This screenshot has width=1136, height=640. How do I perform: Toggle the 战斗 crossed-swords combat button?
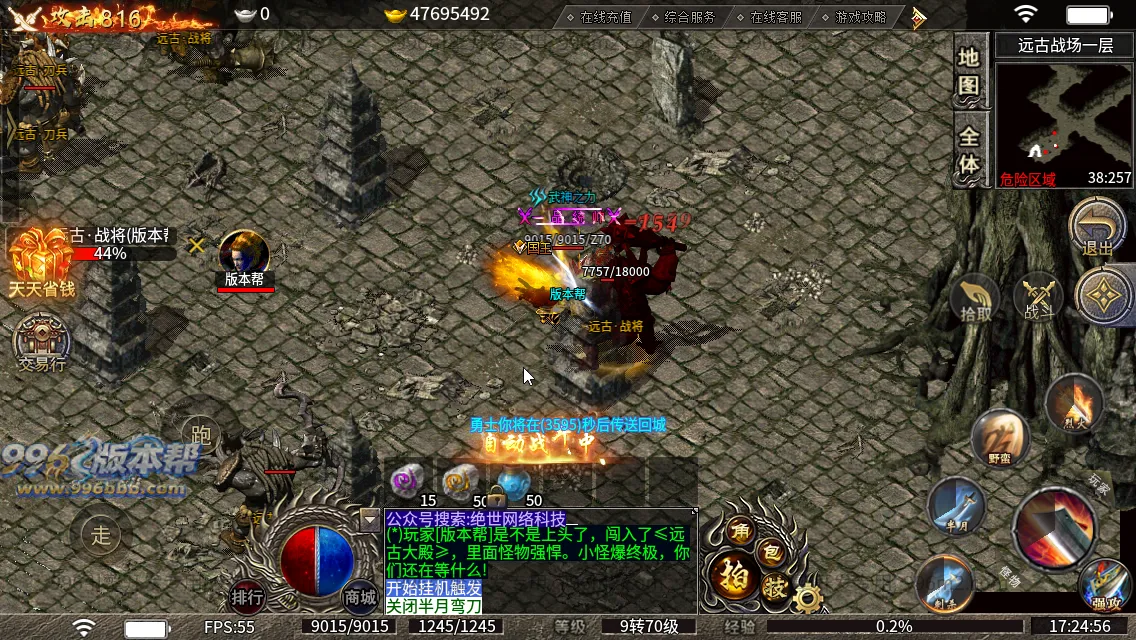(1039, 299)
